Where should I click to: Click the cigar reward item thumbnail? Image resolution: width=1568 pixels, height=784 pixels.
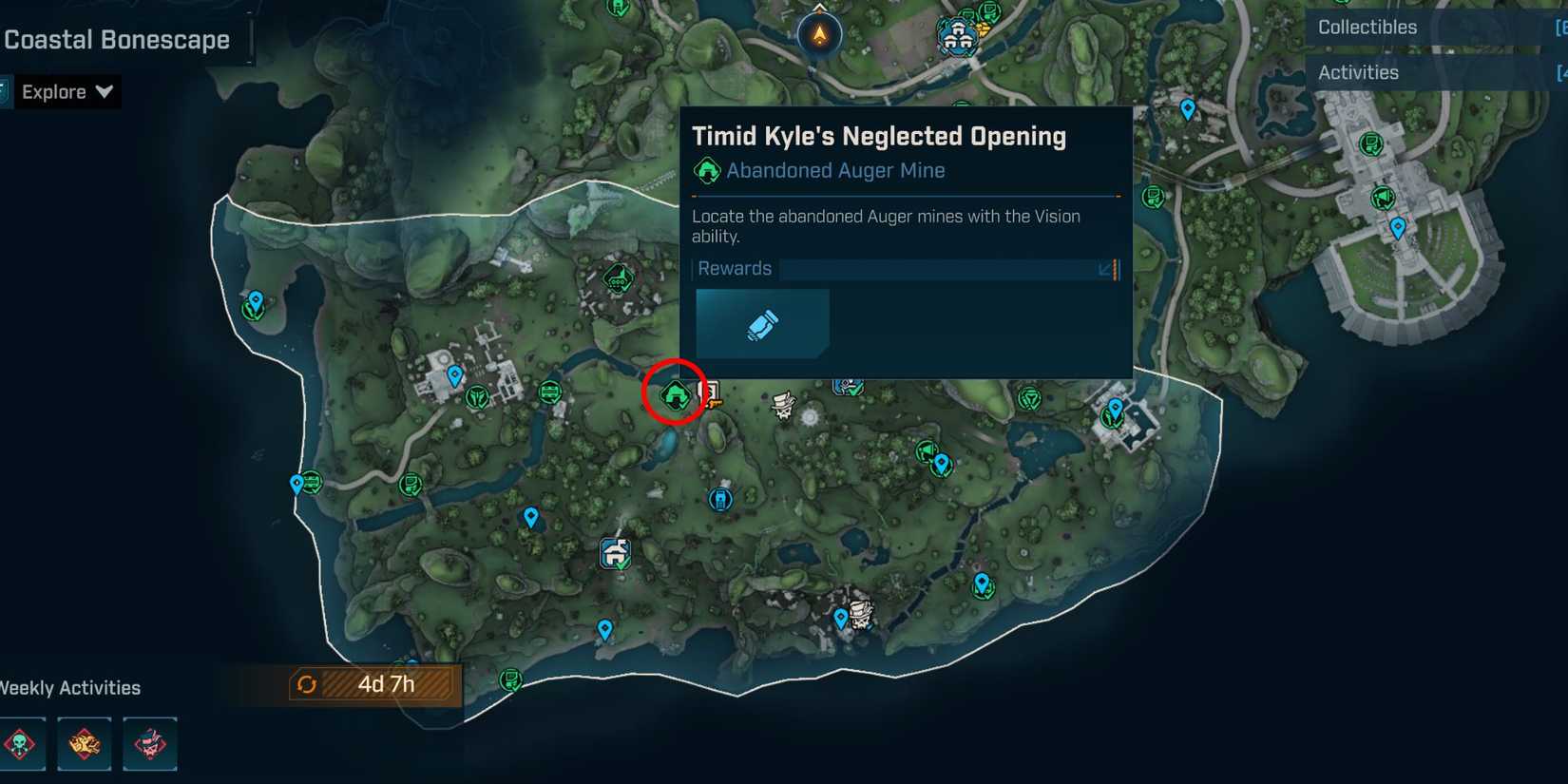(x=762, y=323)
